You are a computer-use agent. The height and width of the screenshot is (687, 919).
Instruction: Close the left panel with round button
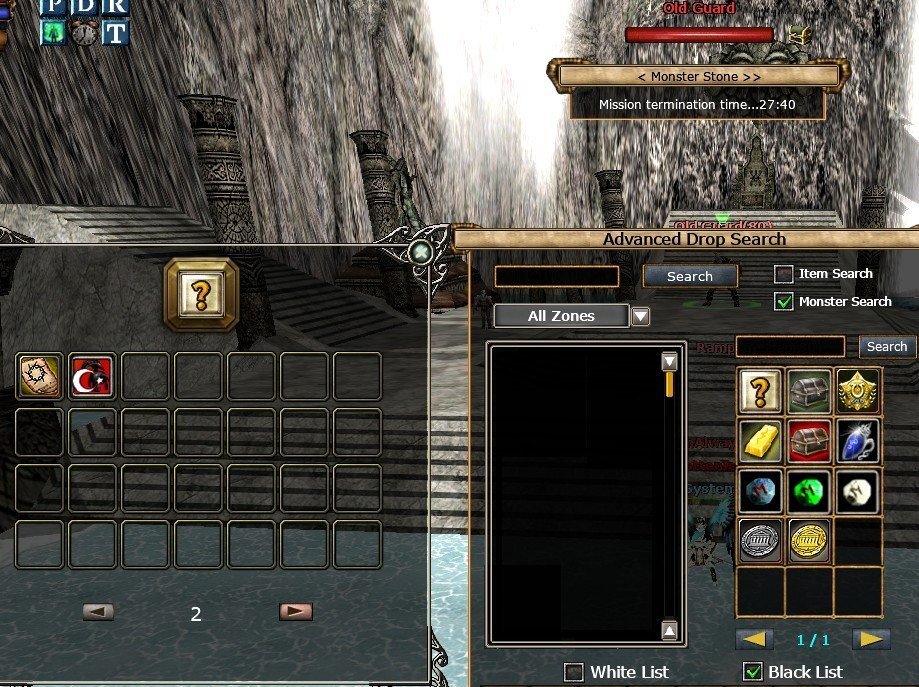coord(422,253)
